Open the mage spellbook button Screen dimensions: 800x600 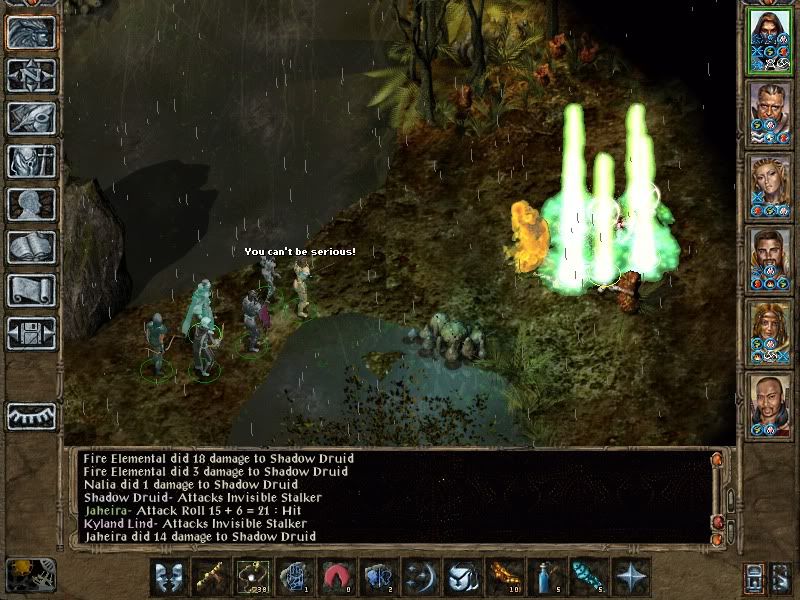[x=31, y=247]
